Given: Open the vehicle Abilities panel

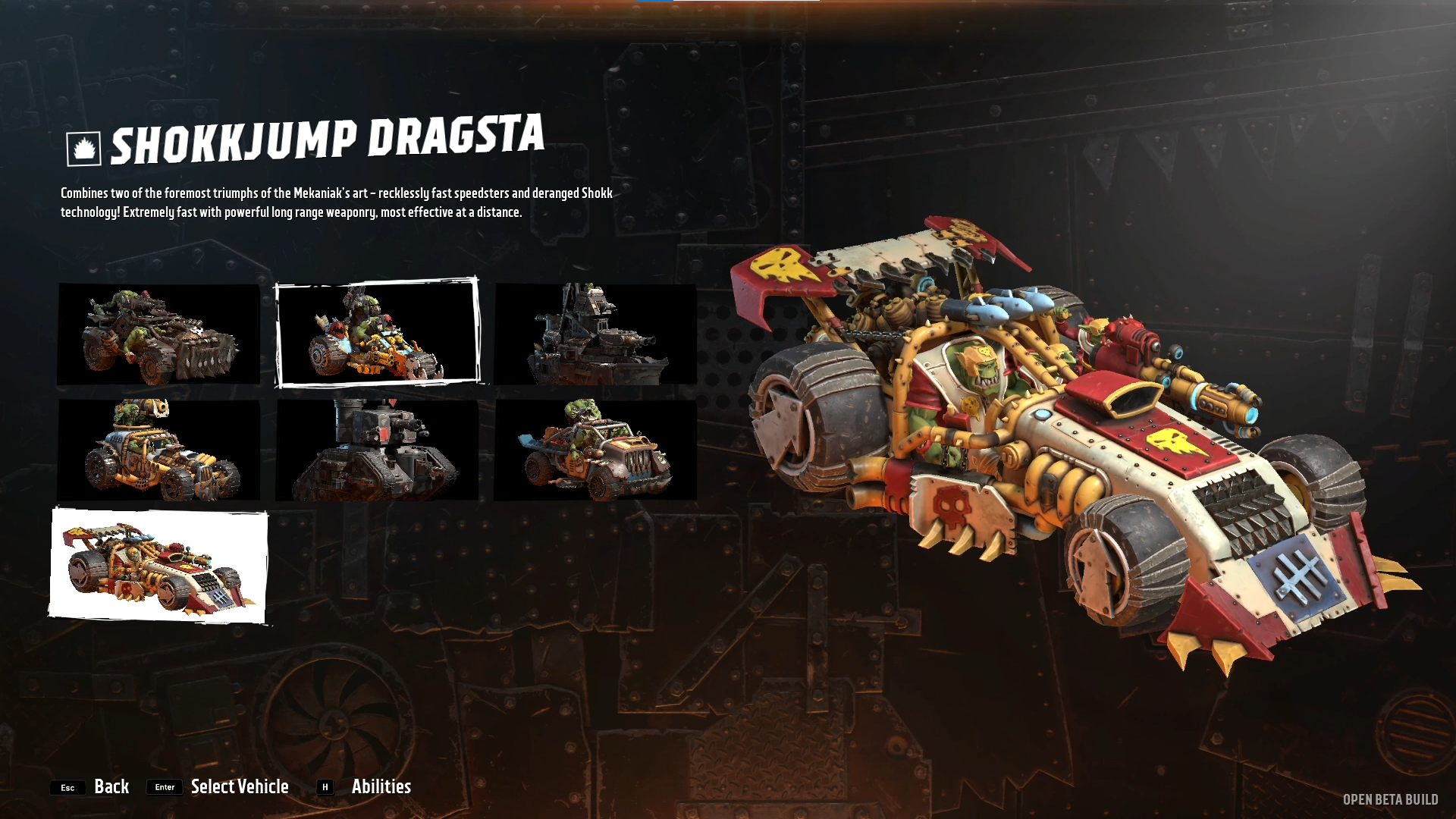Looking at the screenshot, I should (x=381, y=786).
